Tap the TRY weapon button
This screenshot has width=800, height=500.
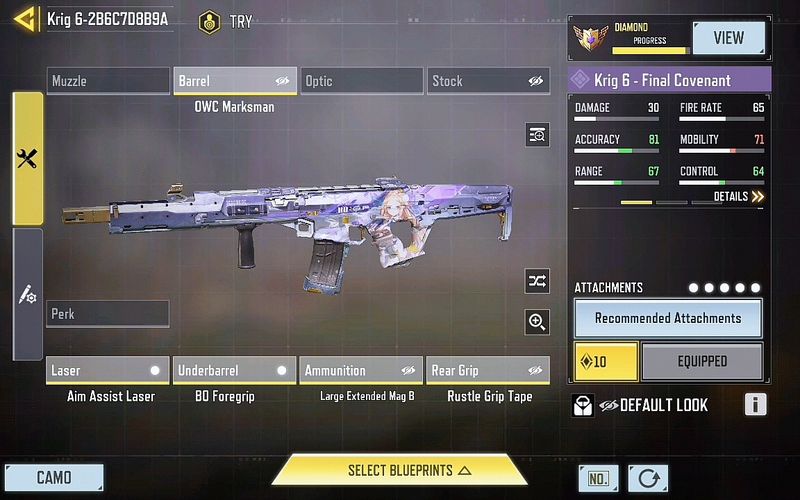pyautogui.click(x=226, y=21)
